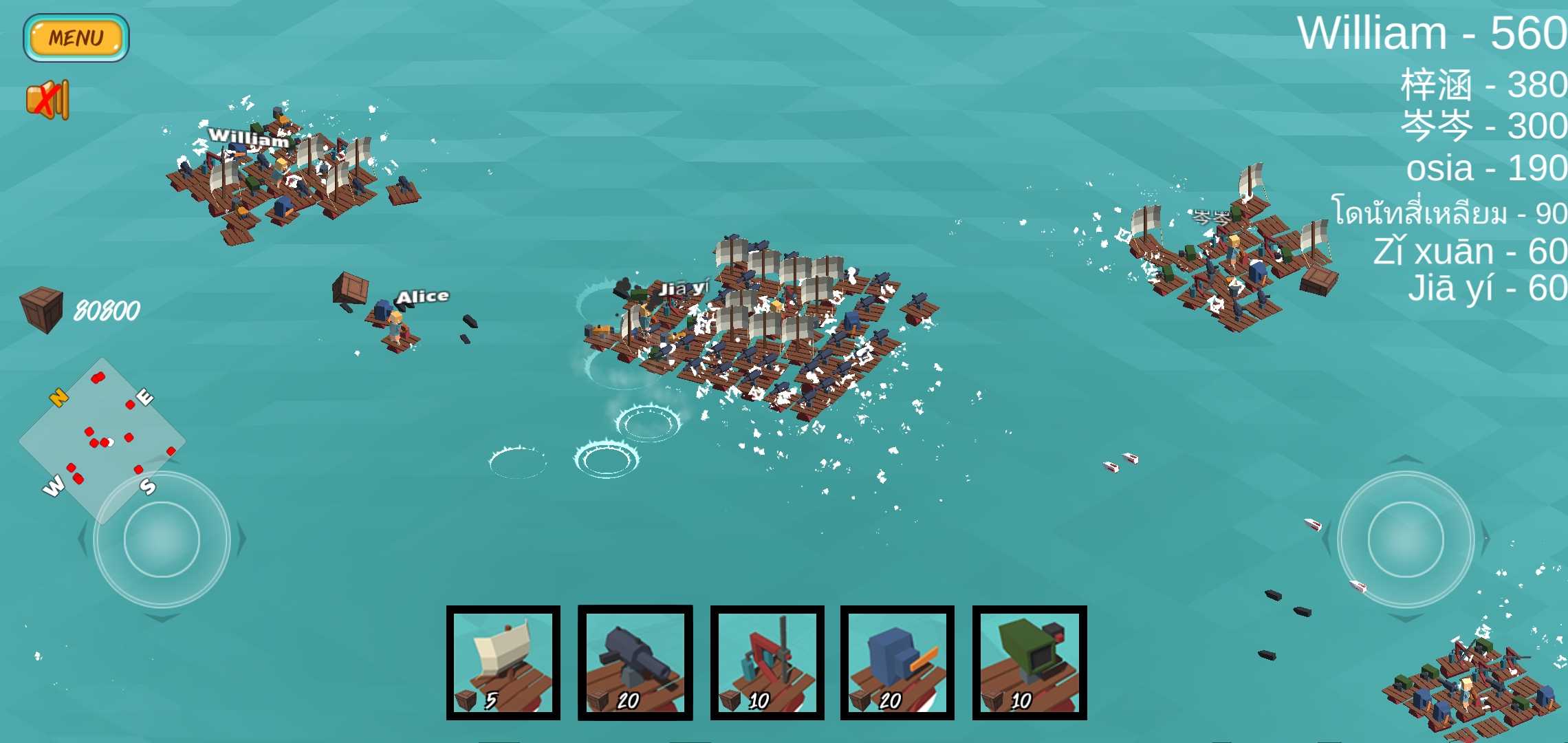The width and height of the screenshot is (1568, 743).
Task: Choose the grey cannon build slot
Action: [635, 663]
